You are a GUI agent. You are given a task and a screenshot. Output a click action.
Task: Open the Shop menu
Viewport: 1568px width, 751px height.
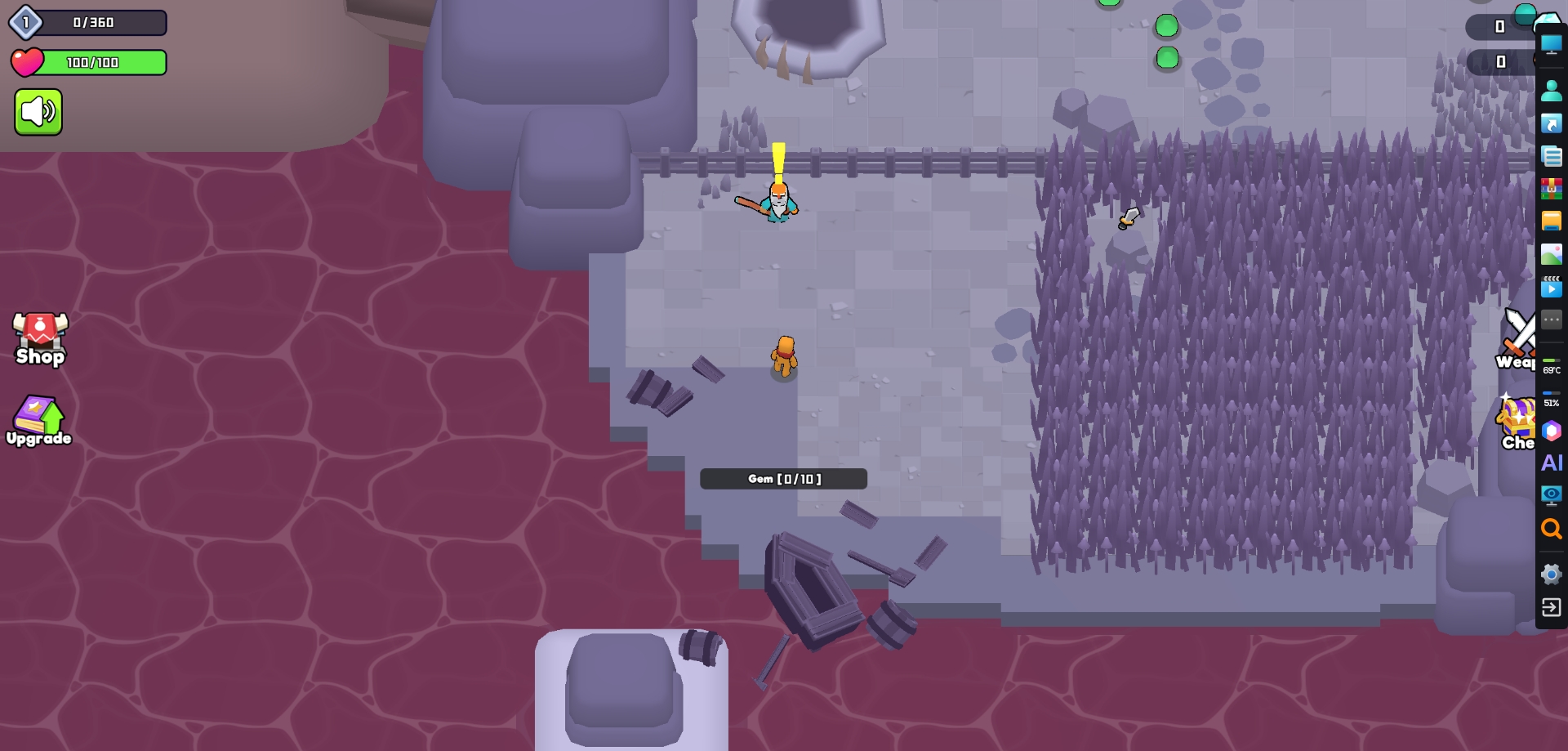[39, 338]
